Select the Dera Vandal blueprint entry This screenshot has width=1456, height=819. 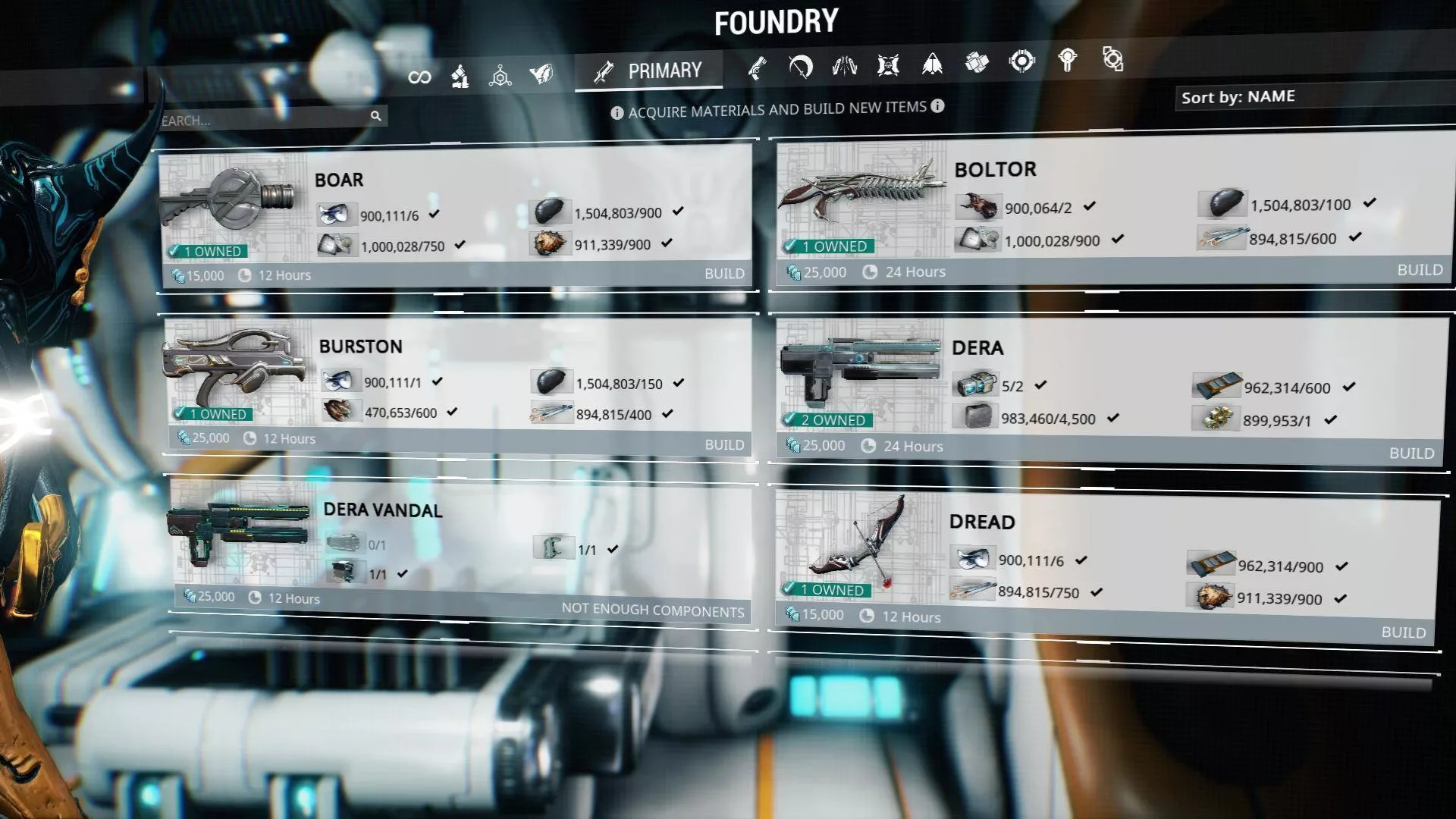tap(382, 510)
